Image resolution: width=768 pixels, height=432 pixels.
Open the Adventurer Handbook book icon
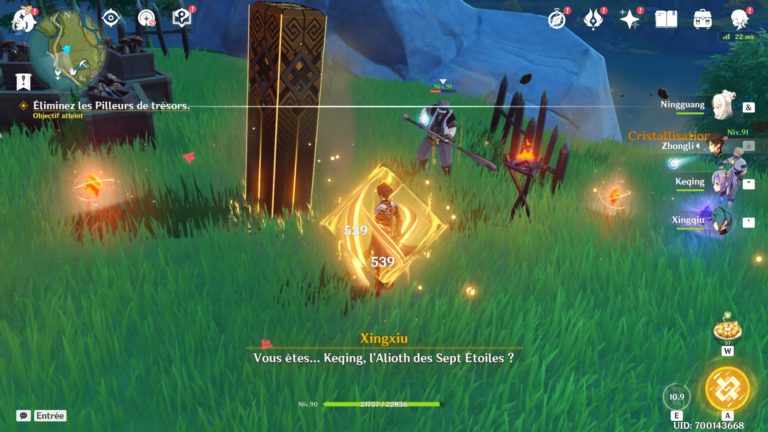point(666,19)
